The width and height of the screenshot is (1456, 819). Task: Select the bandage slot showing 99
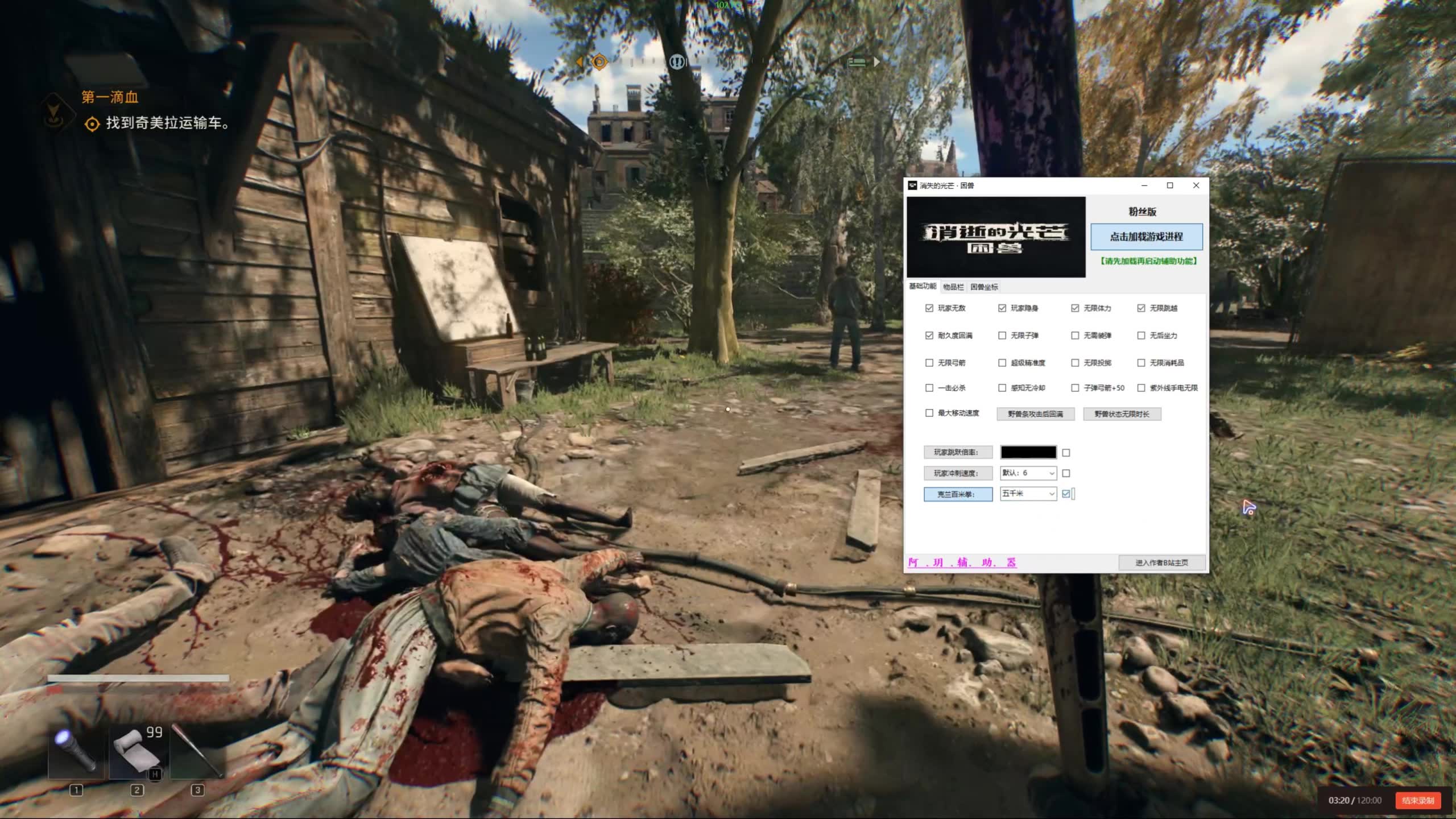(137, 751)
